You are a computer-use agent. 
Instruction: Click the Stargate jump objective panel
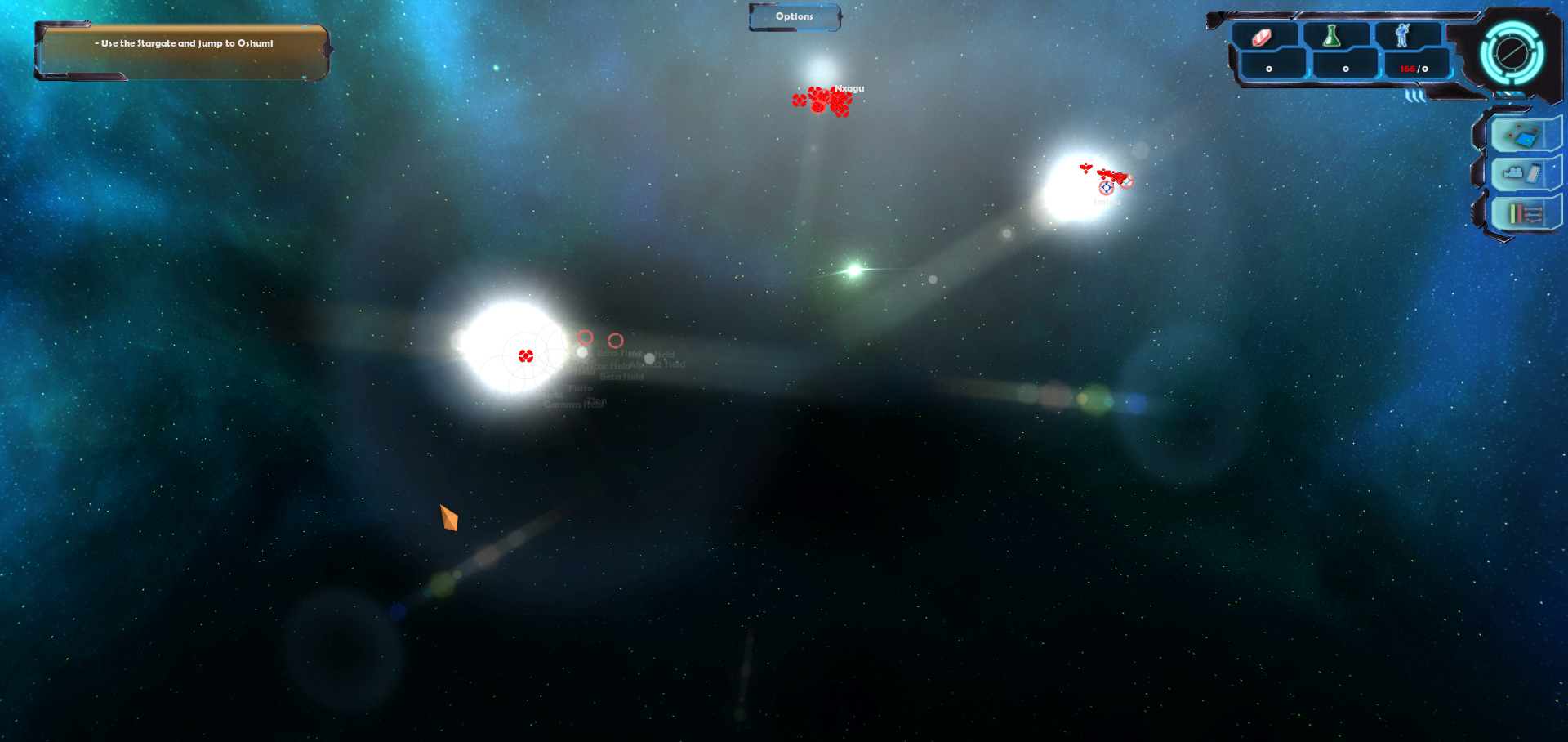tap(183, 51)
